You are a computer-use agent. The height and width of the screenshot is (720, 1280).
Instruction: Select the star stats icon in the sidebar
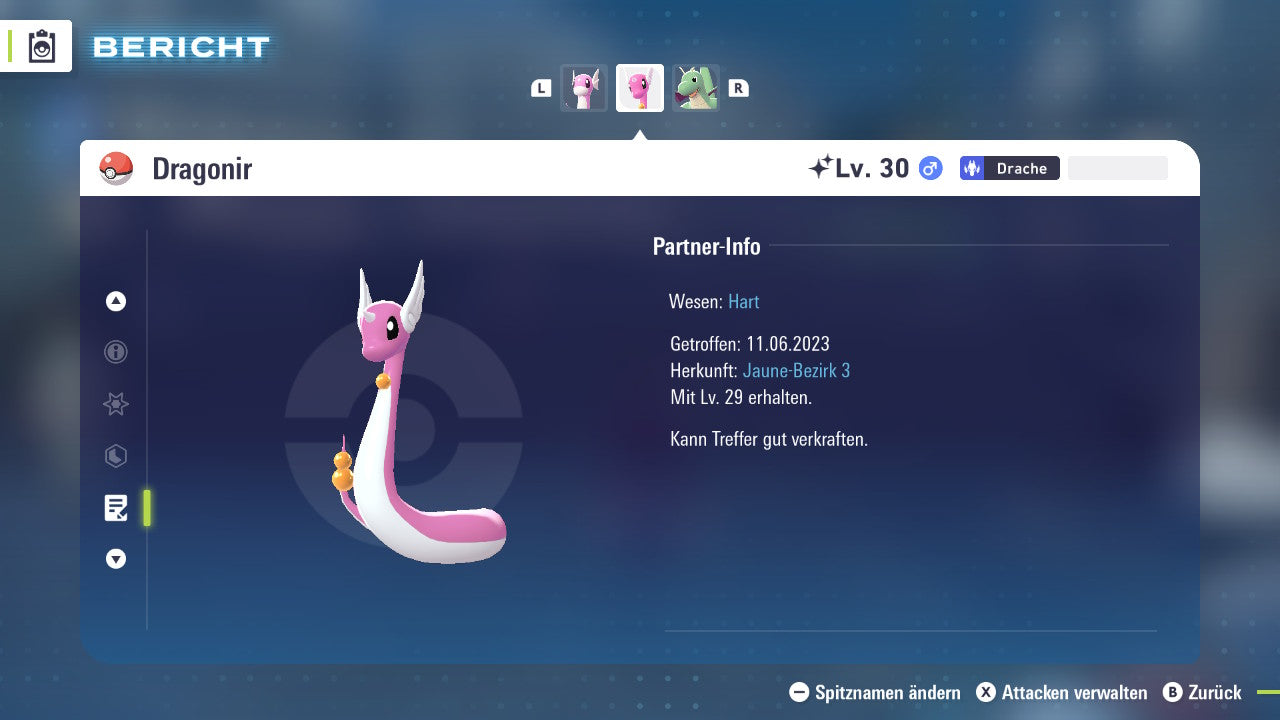[x=115, y=404]
